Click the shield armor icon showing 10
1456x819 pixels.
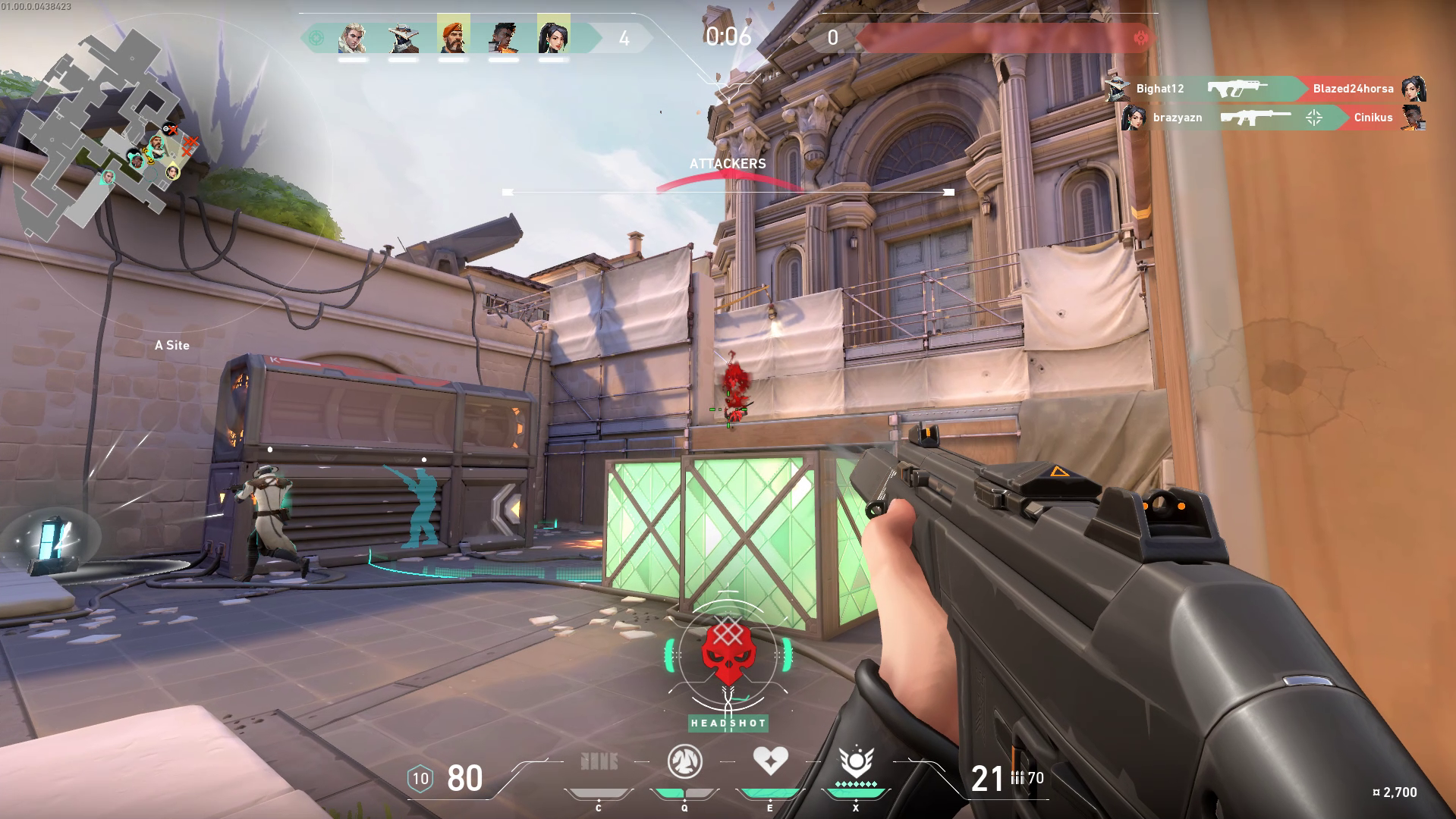419,777
